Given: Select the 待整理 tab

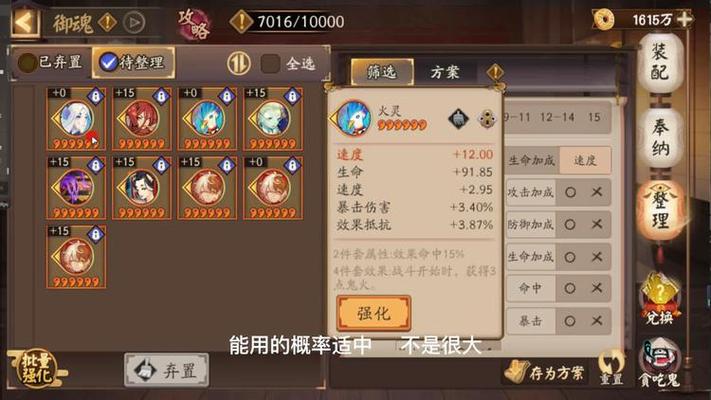Looking at the screenshot, I should pyautogui.click(x=133, y=62).
